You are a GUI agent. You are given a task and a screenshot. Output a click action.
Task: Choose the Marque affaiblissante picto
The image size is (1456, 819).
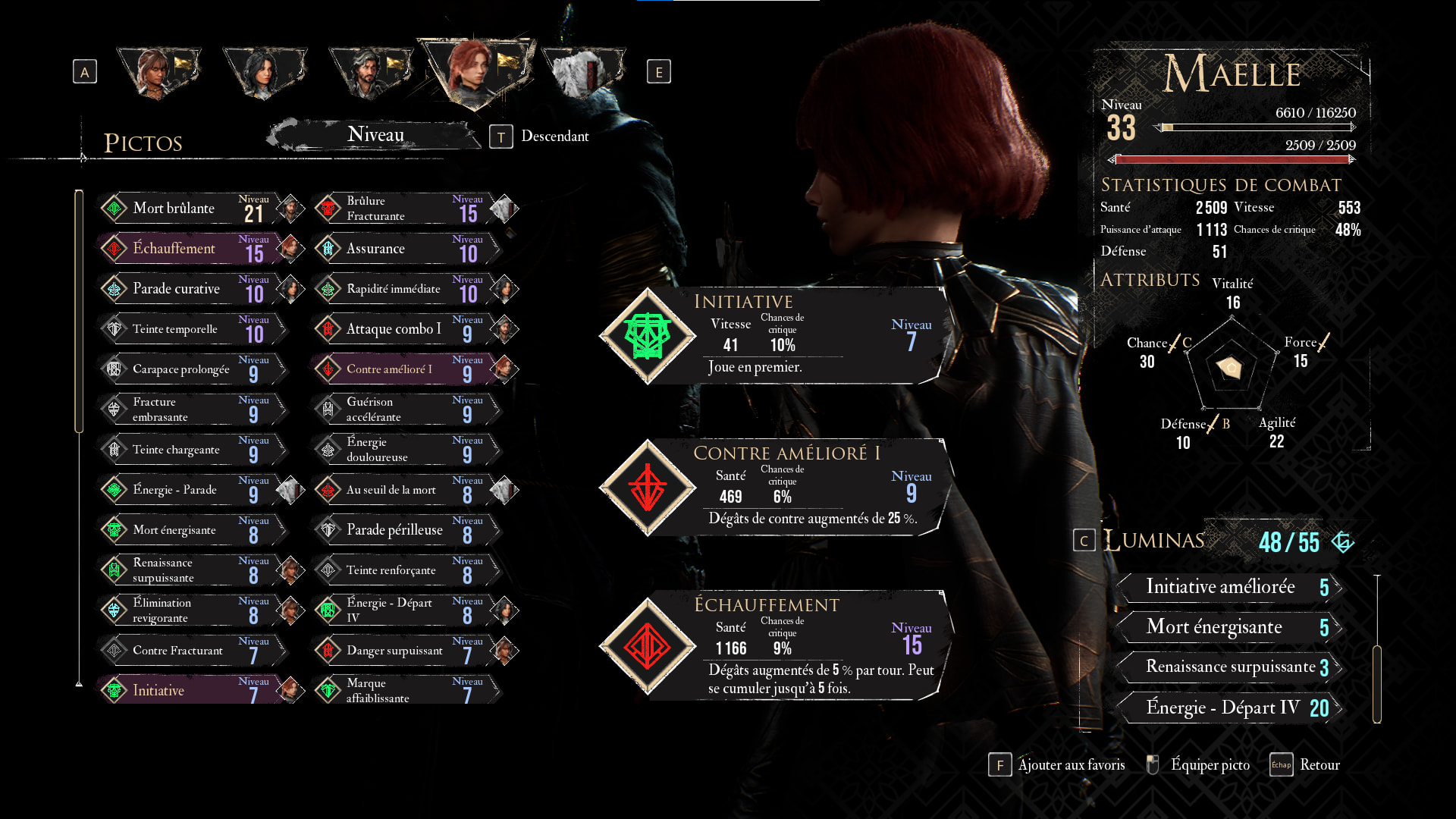403,690
